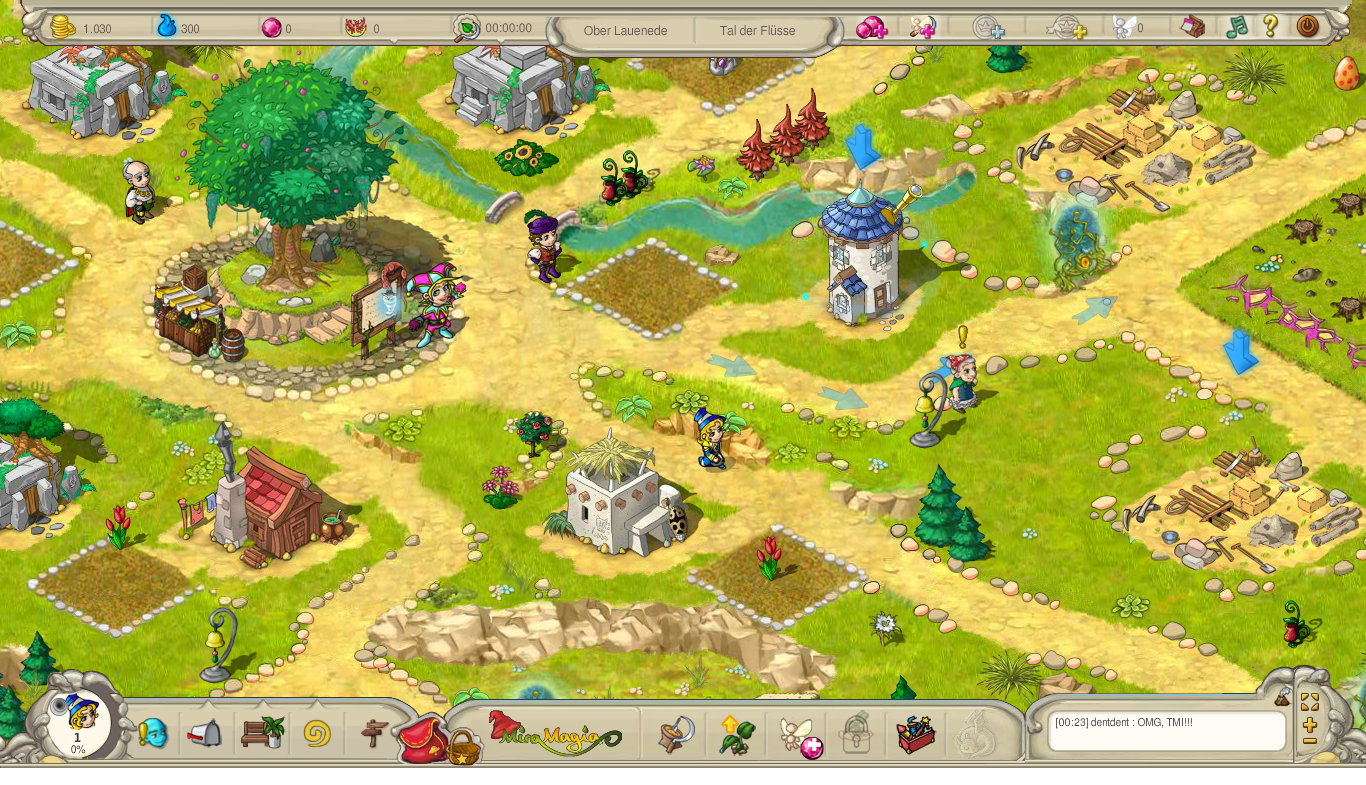
Task: Click the plant growth boost icon
Action: 736,732
